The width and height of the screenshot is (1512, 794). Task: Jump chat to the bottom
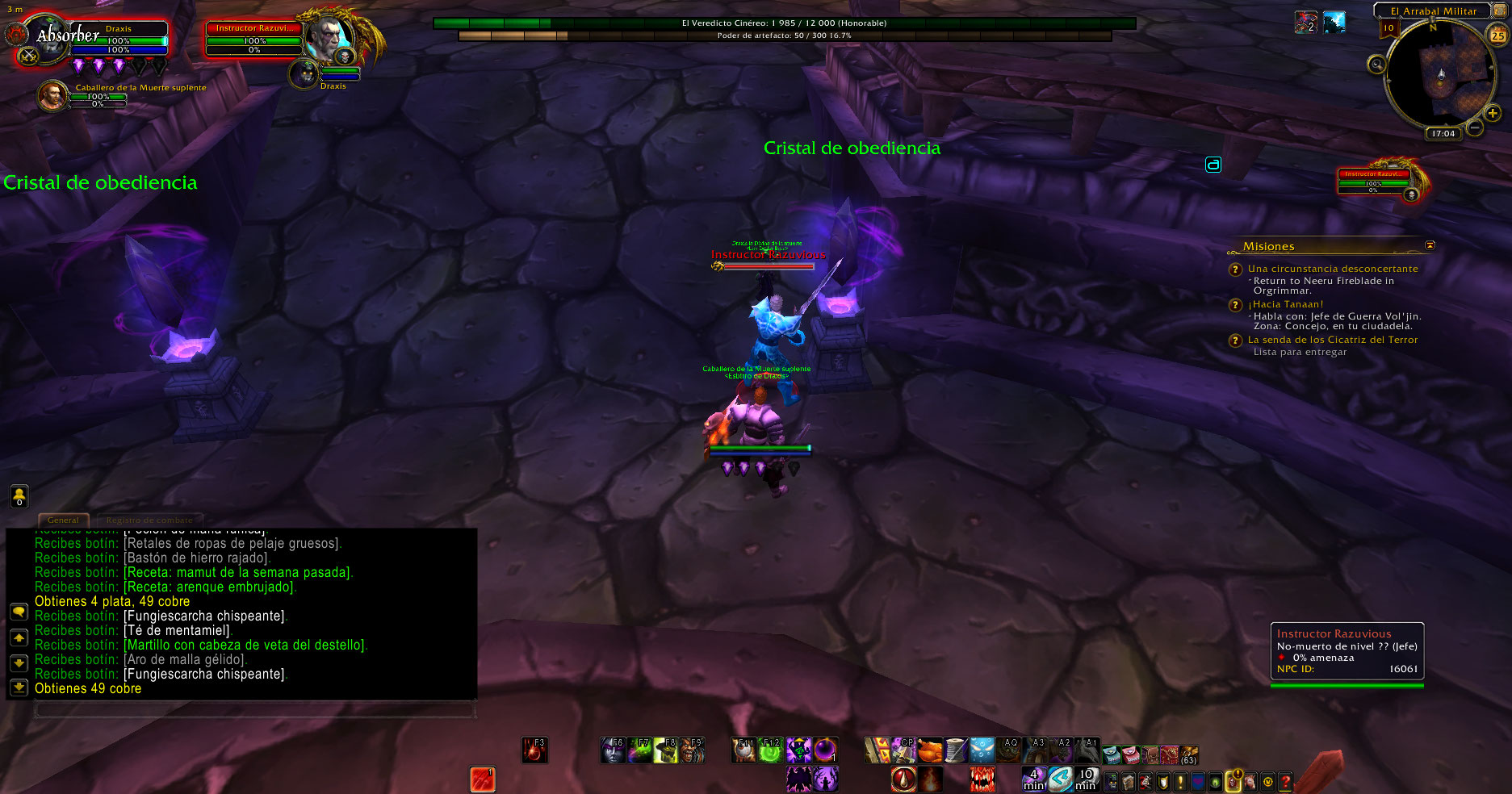coord(19,687)
